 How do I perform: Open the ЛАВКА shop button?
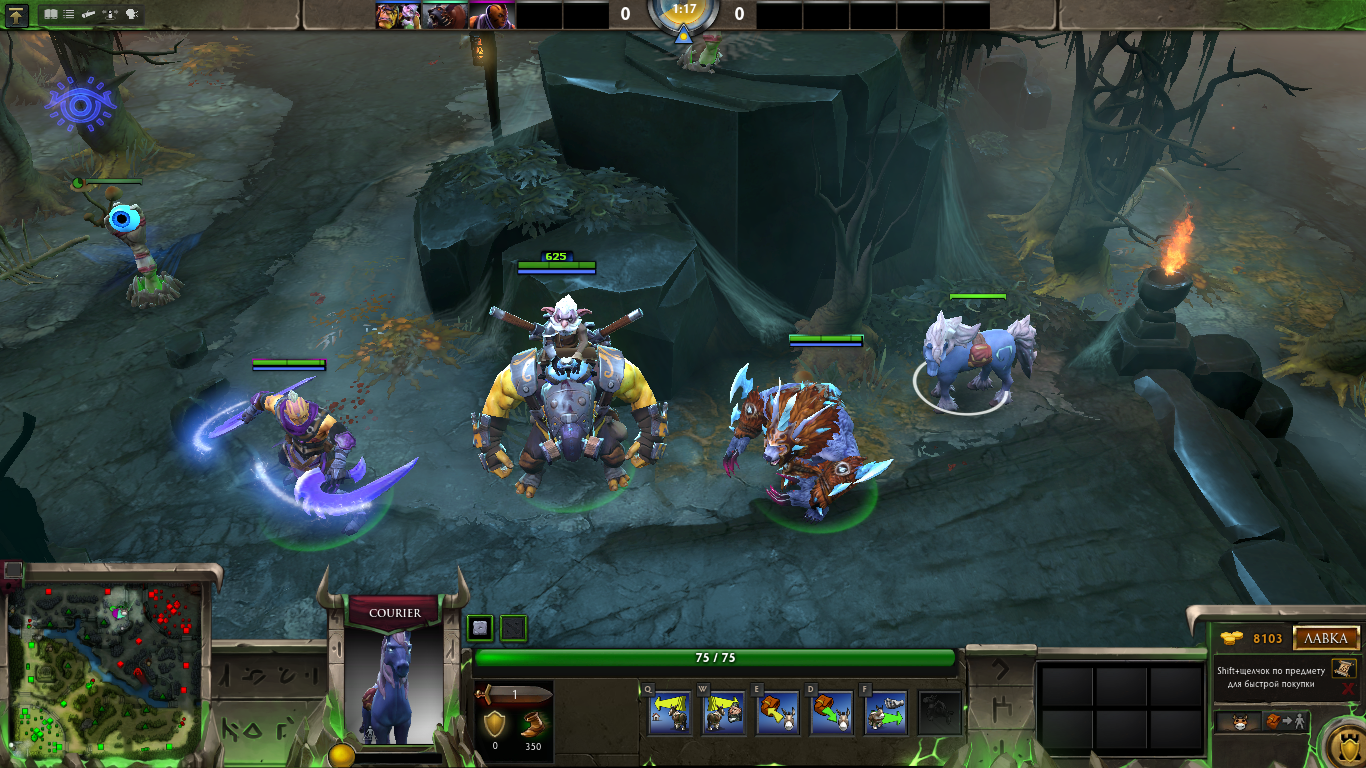(1327, 638)
